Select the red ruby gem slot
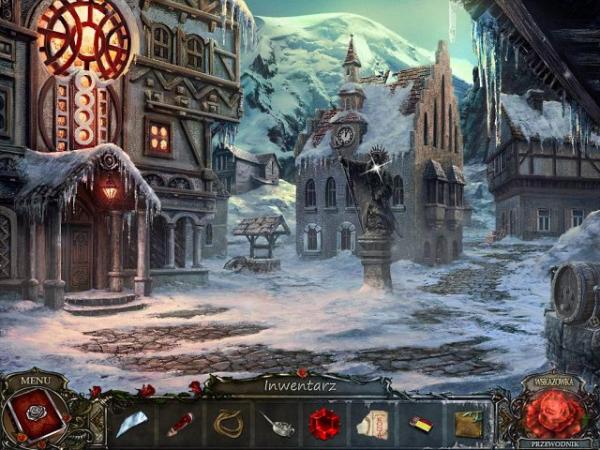 324,424
